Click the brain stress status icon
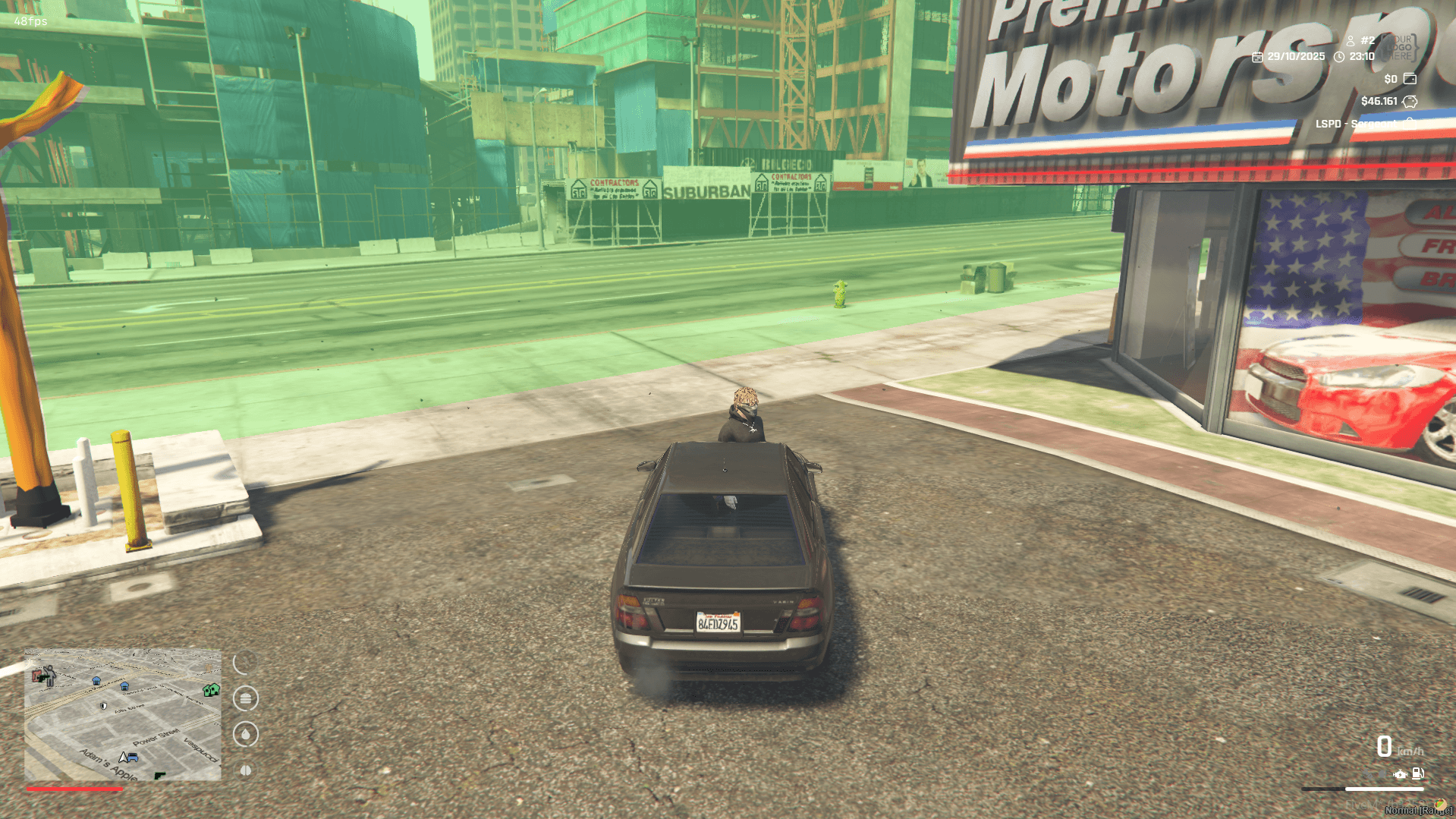Image resolution: width=1456 pixels, height=819 pixels. point(246,770)
